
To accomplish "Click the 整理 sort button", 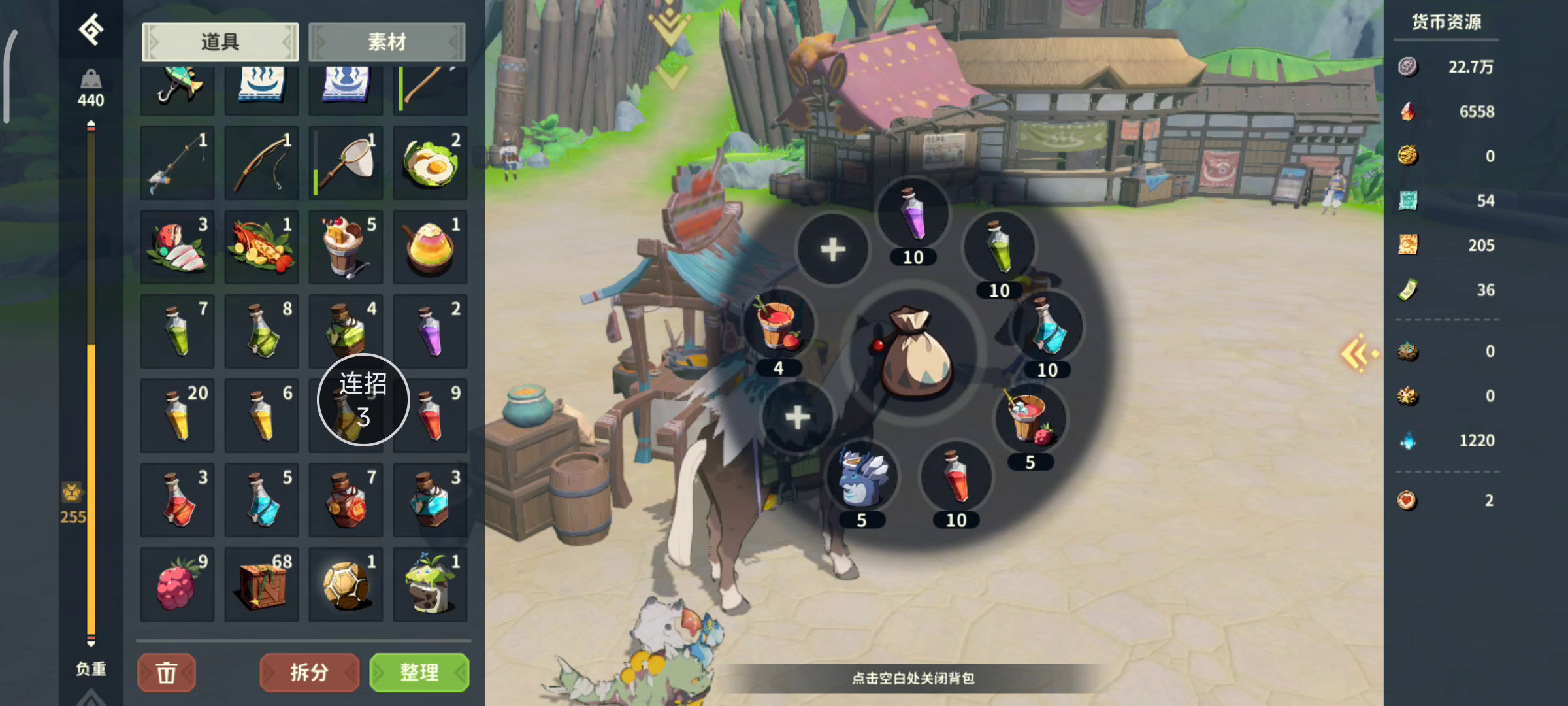I will (419, 672).
